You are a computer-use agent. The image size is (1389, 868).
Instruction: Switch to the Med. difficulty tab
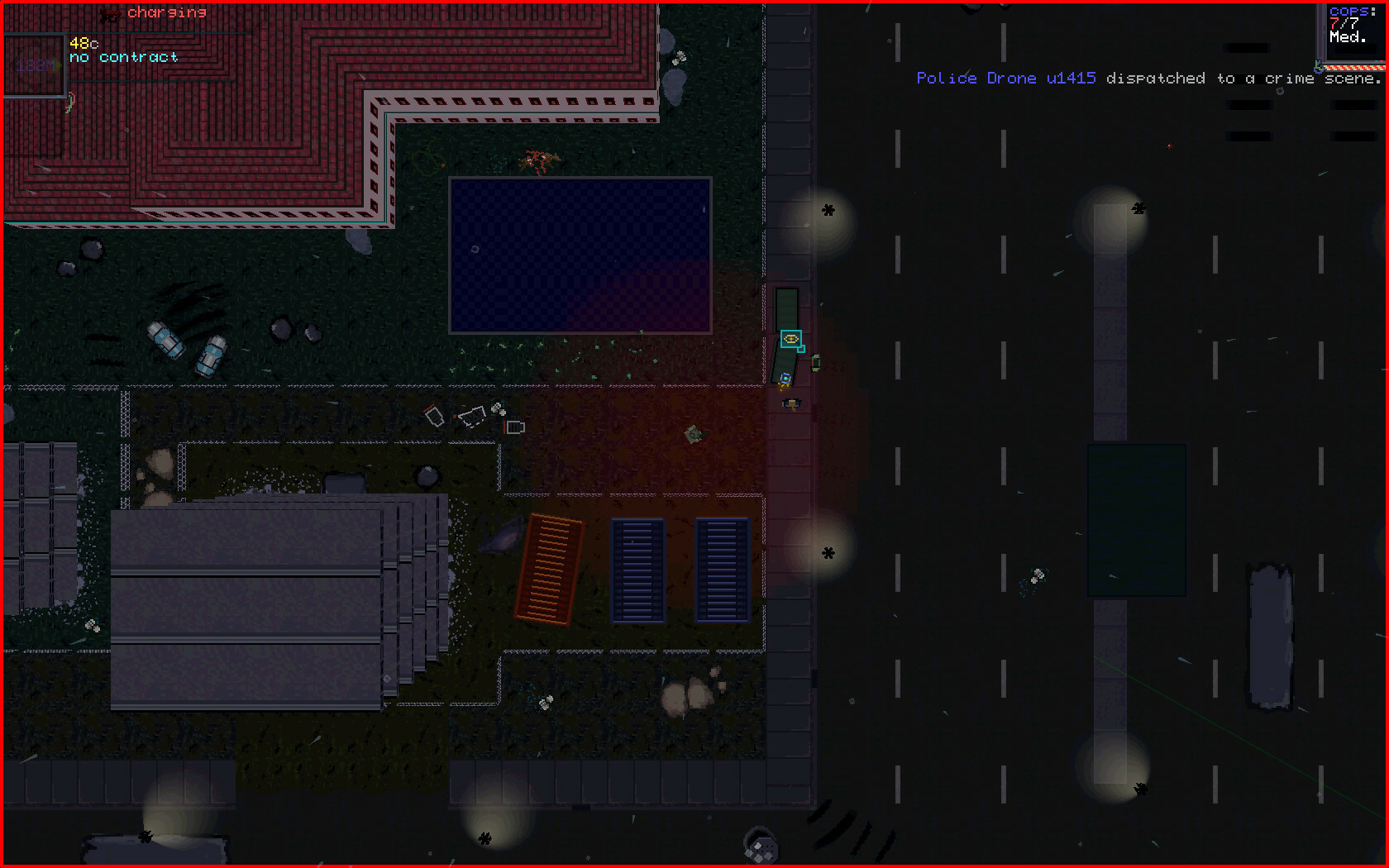point(1349,36)
